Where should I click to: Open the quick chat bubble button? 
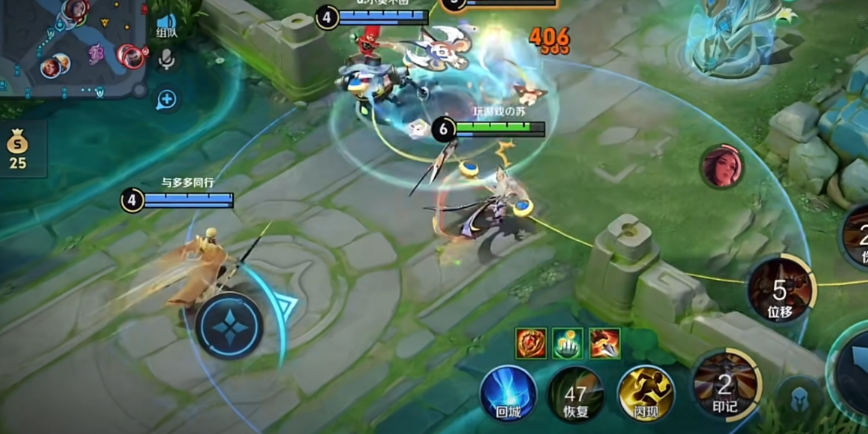(166, 98)
